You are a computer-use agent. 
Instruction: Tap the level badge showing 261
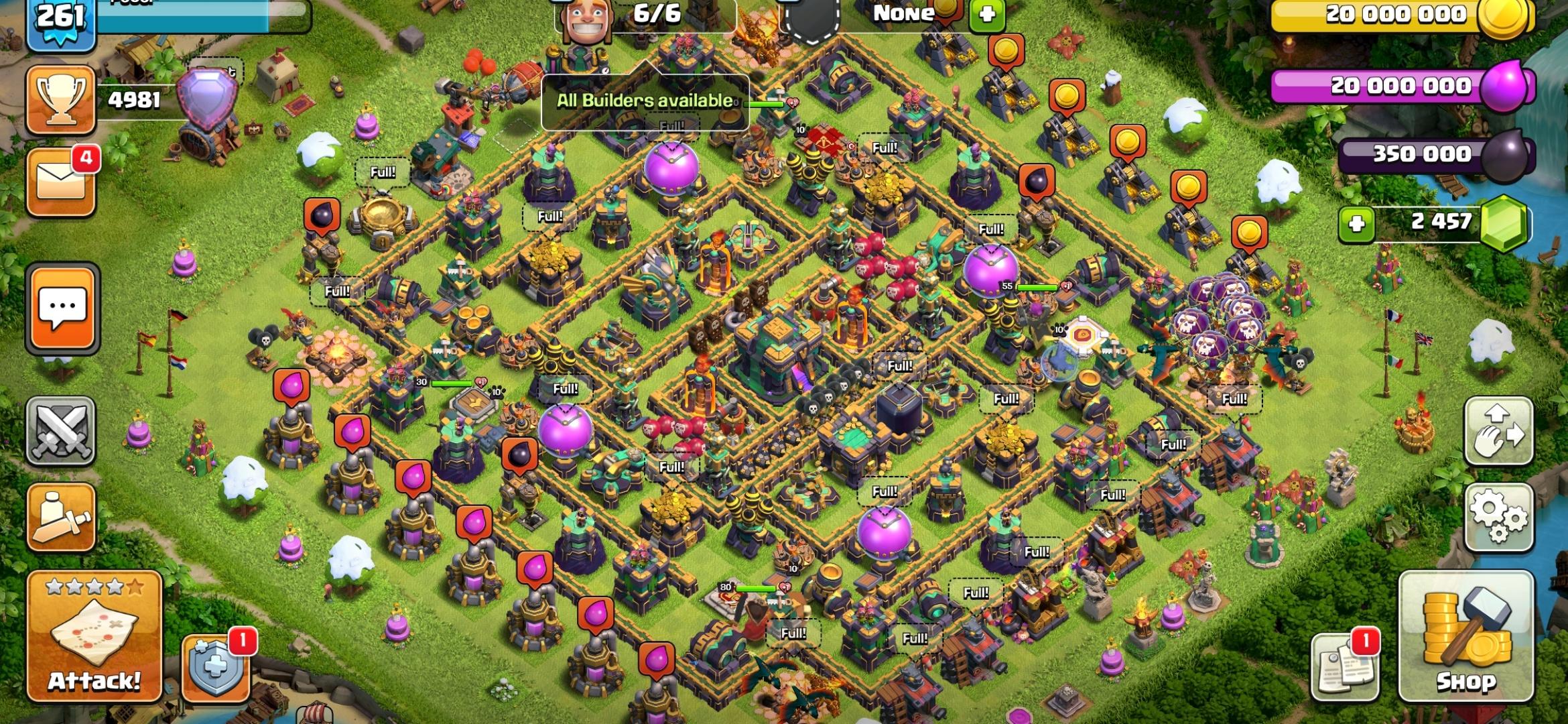coord(59,18)
